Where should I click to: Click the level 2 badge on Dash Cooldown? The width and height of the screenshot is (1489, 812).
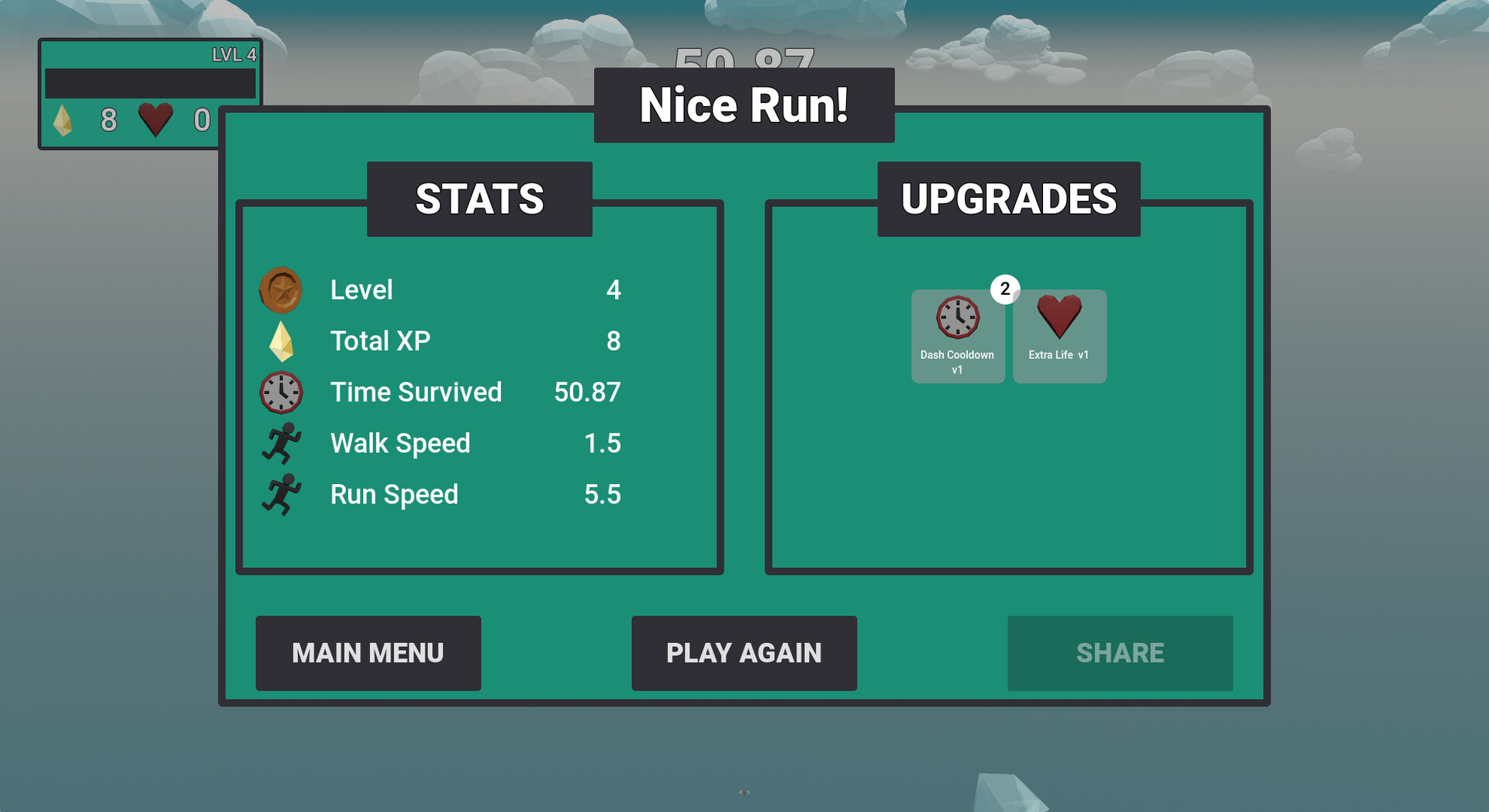point(1005,289)
